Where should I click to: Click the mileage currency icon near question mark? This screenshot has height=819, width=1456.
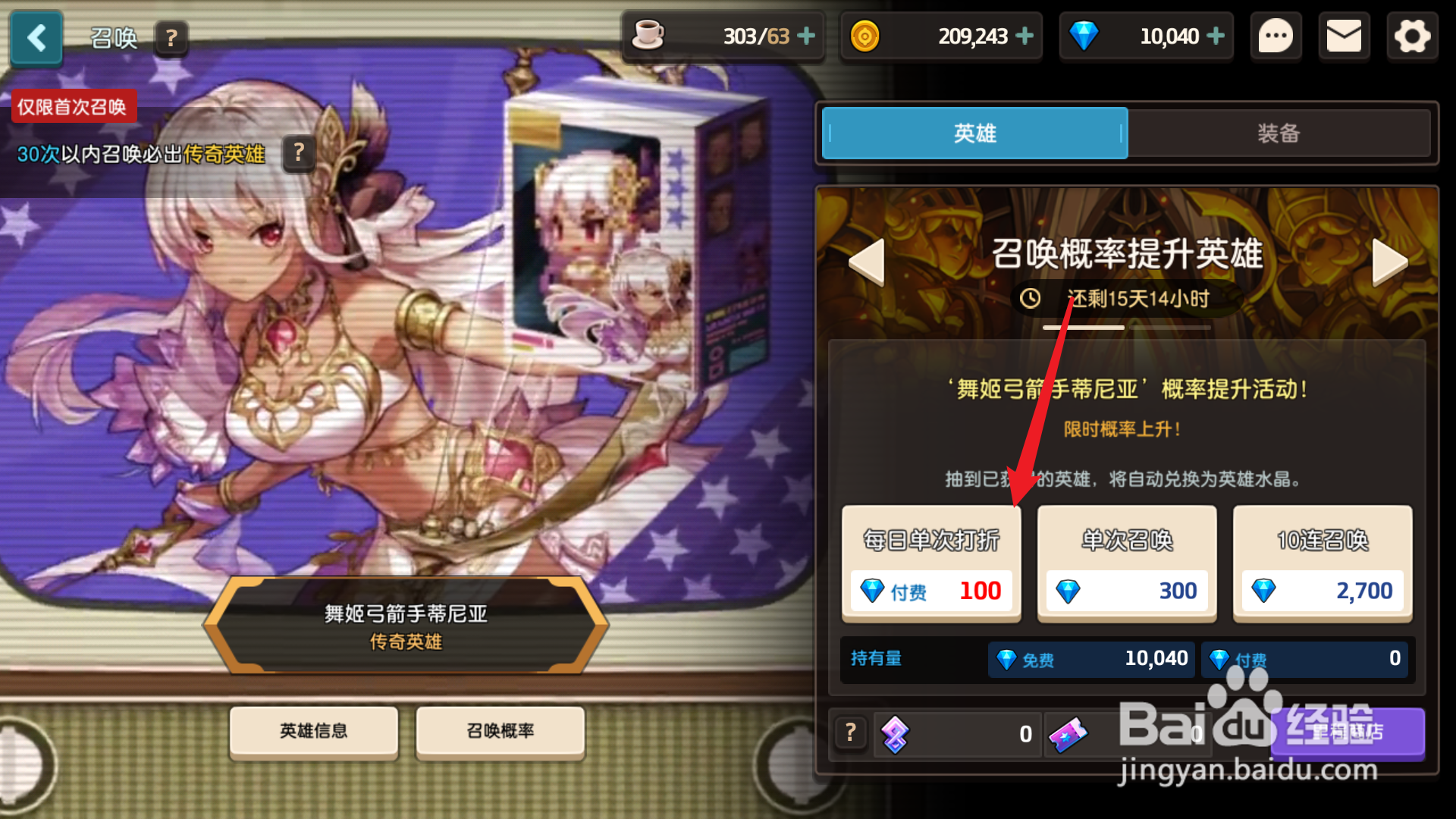[x=896, y=733]
